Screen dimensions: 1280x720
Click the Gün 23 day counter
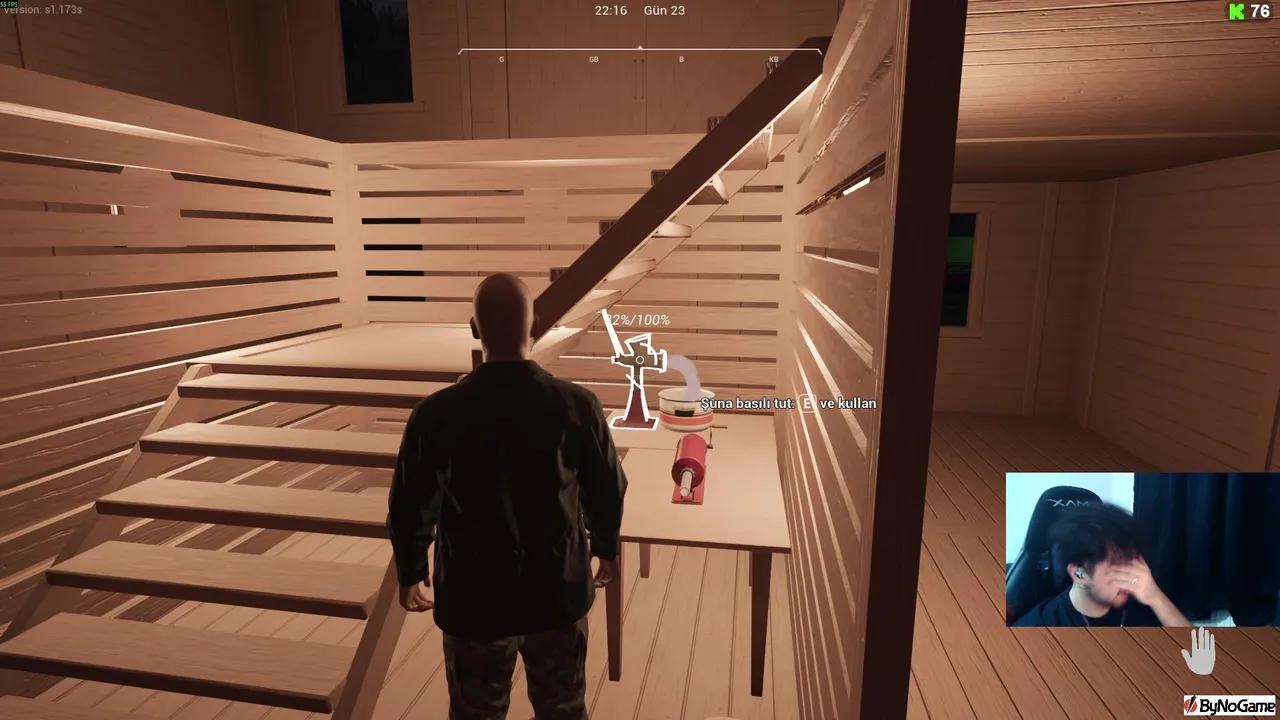tap(663, 10)
